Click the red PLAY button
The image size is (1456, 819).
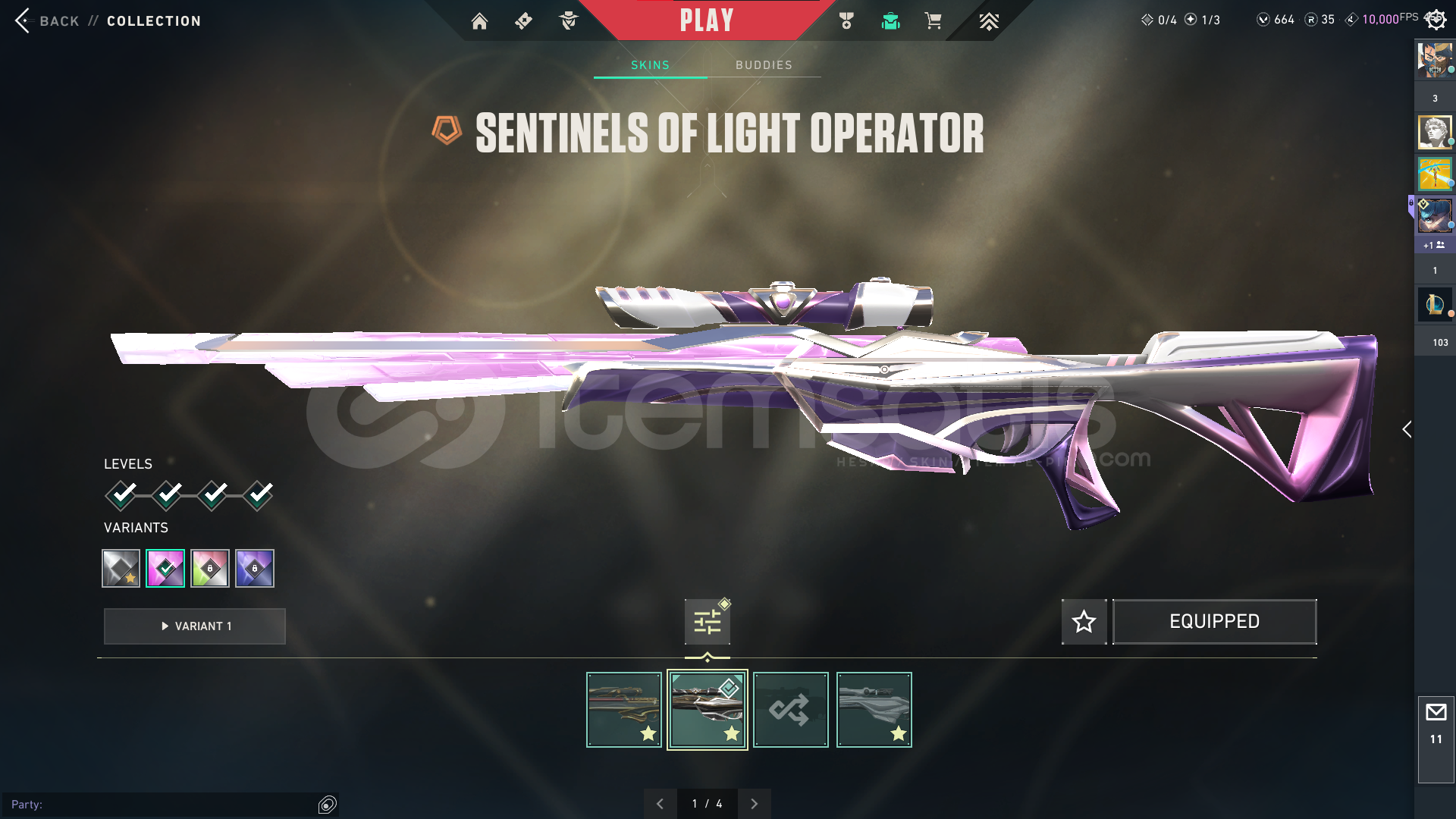tap(706, 20)
